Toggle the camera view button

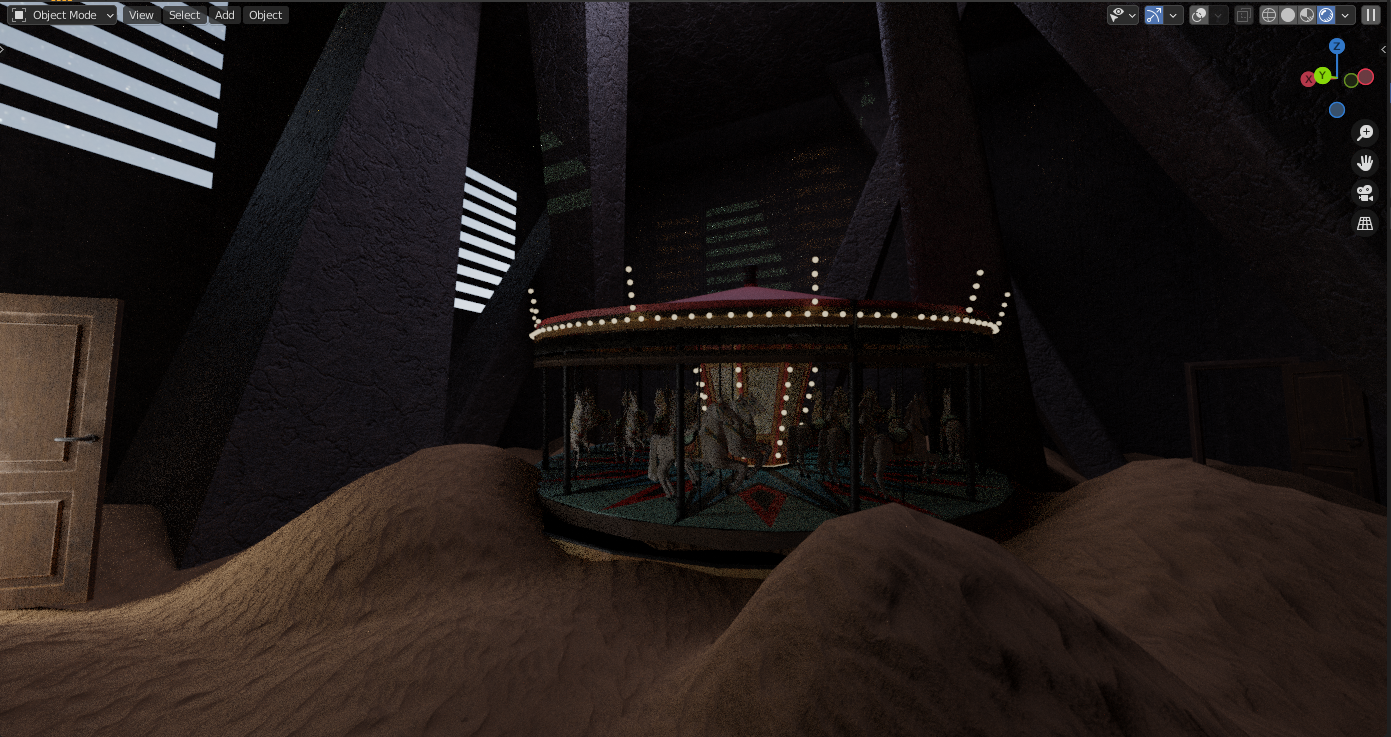1365,193
